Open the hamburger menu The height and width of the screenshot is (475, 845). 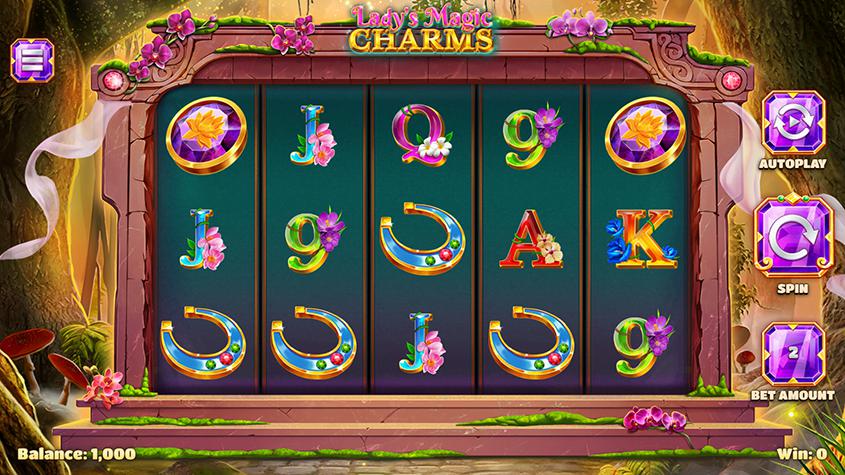pyautogui.click(x=29, y=60)
